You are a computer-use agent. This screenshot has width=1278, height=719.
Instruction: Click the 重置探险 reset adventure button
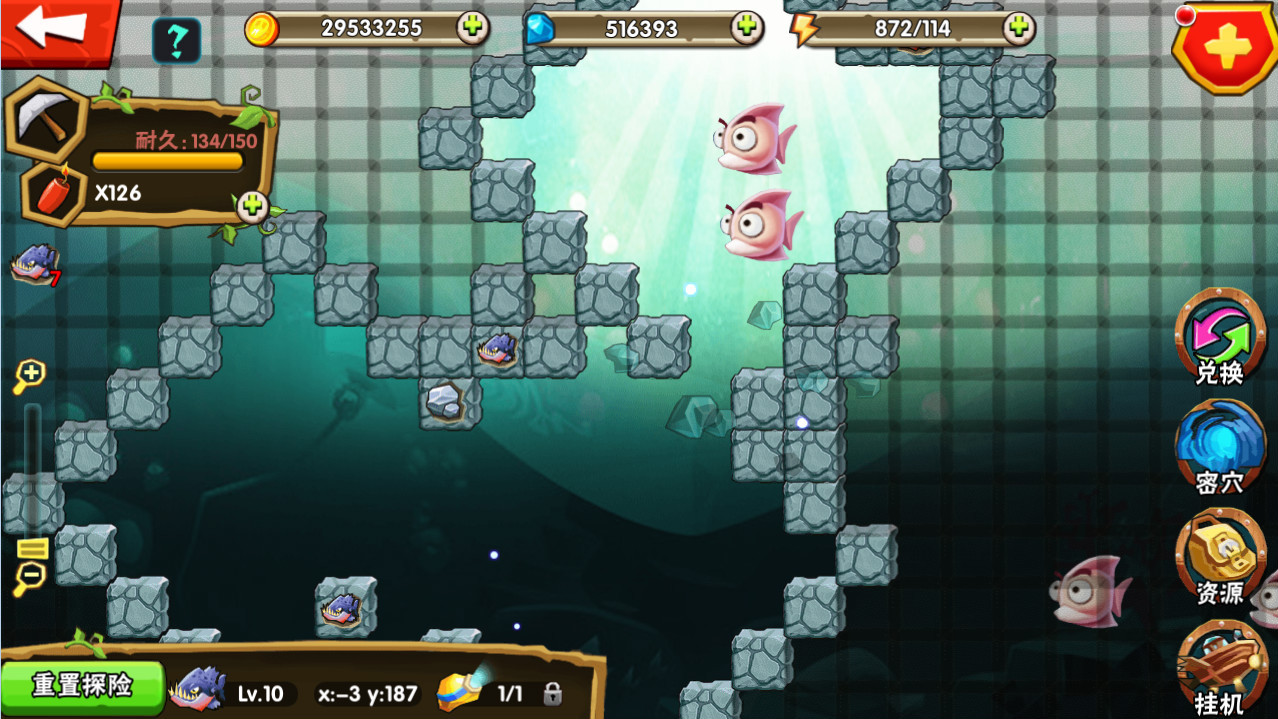click(82, 686)
